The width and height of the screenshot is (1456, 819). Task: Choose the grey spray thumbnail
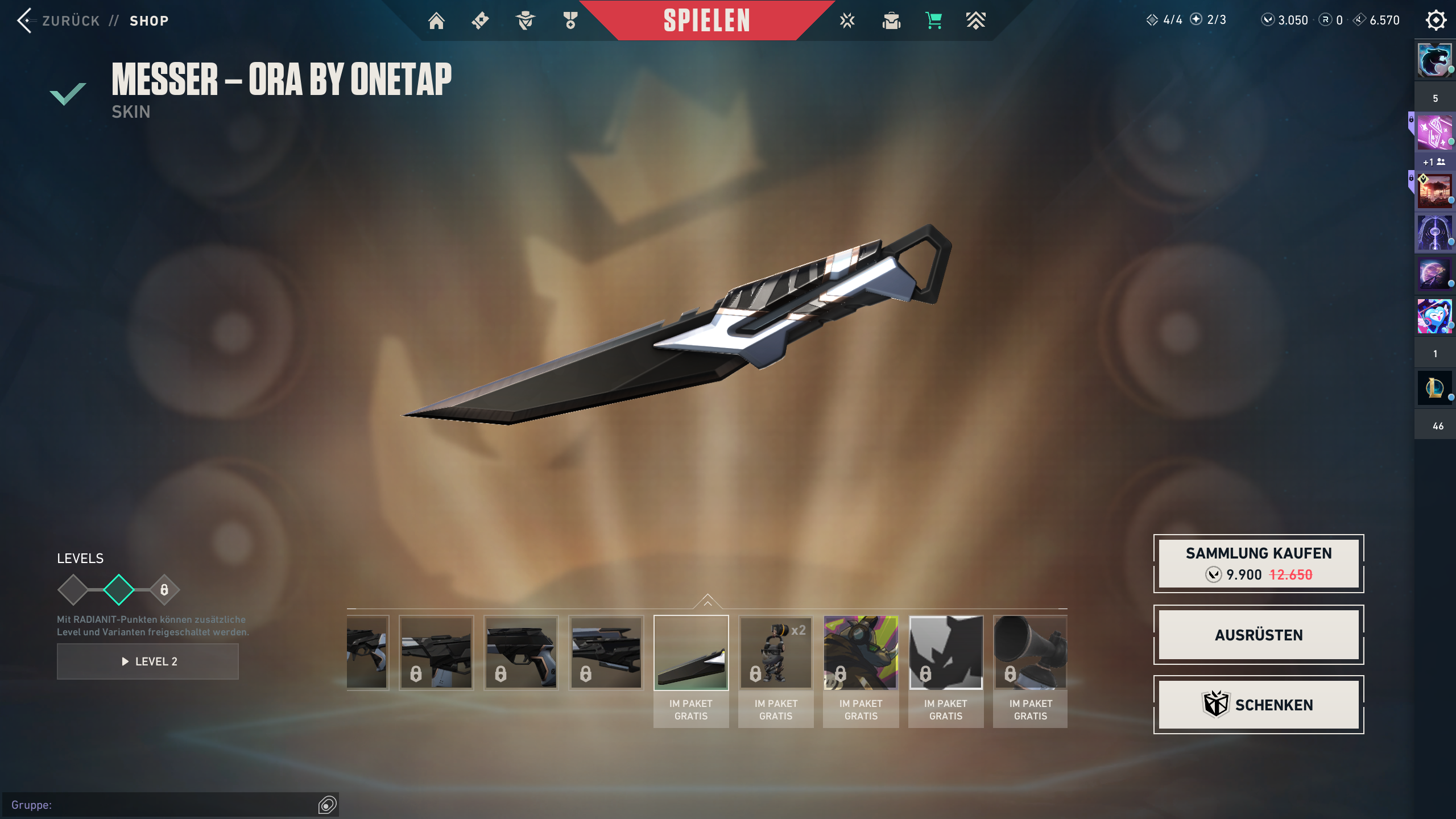(x=945, y=652)
